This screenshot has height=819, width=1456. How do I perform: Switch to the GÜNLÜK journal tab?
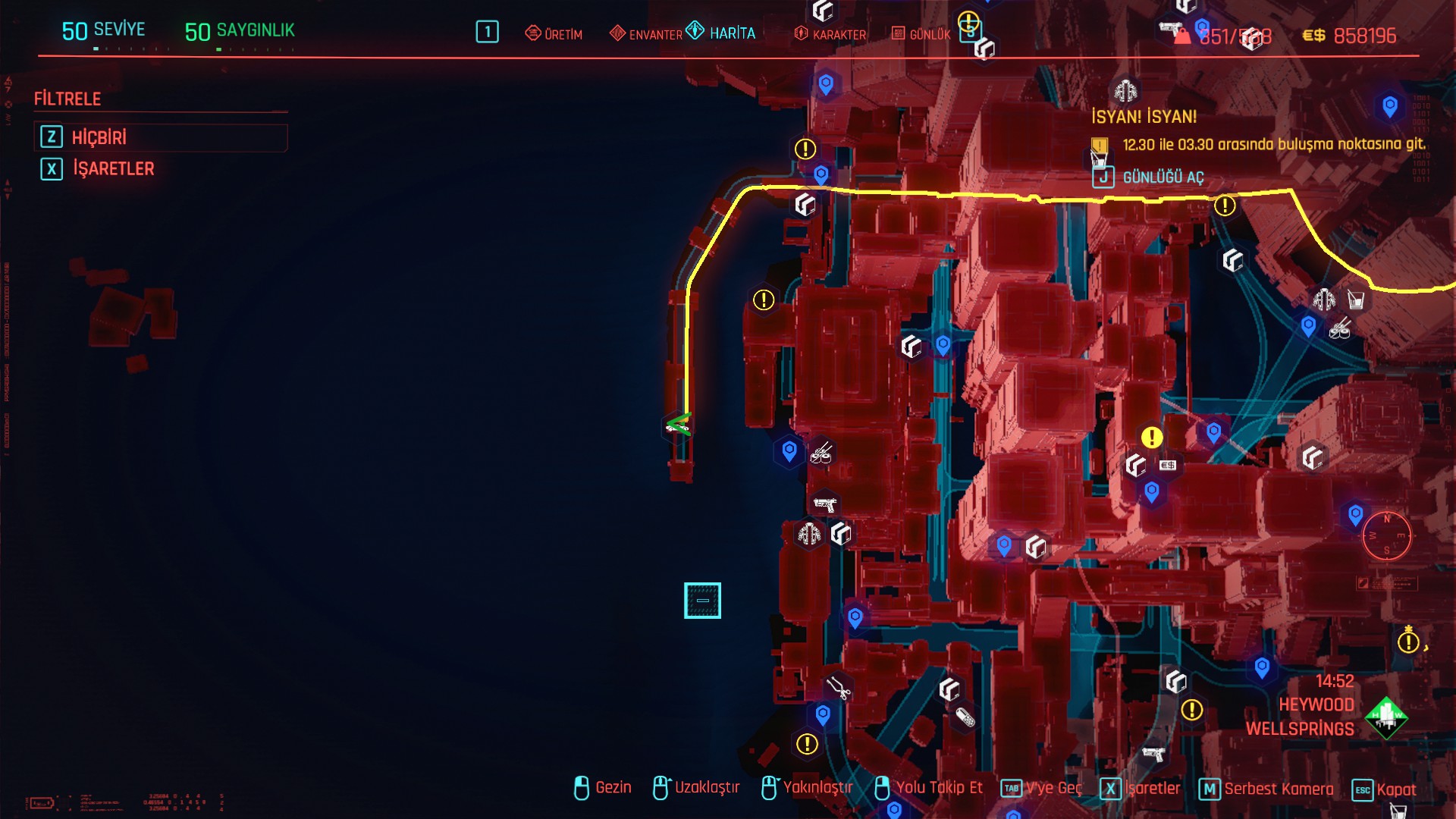921,34
